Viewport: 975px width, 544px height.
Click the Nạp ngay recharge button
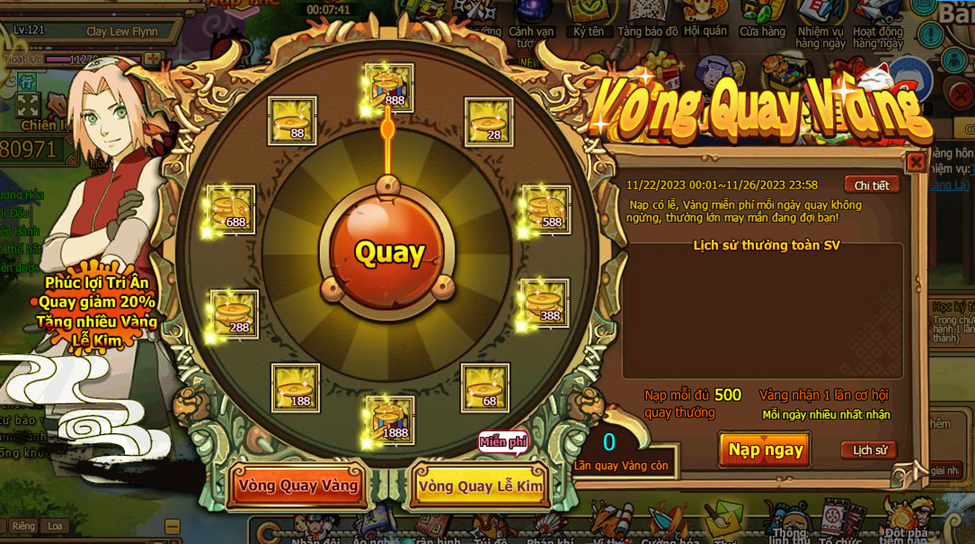coord(765,450)
